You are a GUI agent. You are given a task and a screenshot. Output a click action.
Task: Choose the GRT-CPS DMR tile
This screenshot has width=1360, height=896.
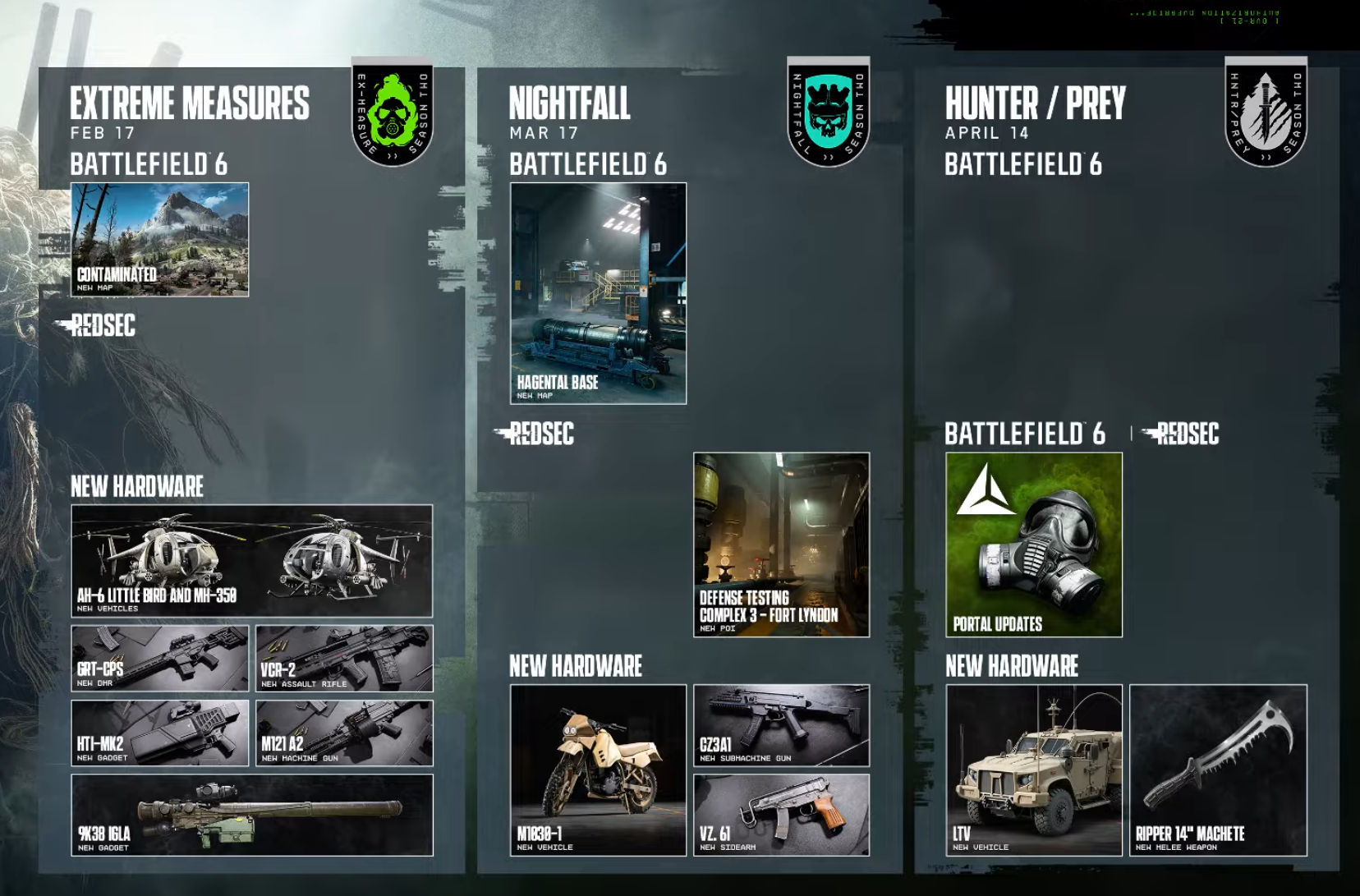[x=159, y=658]
